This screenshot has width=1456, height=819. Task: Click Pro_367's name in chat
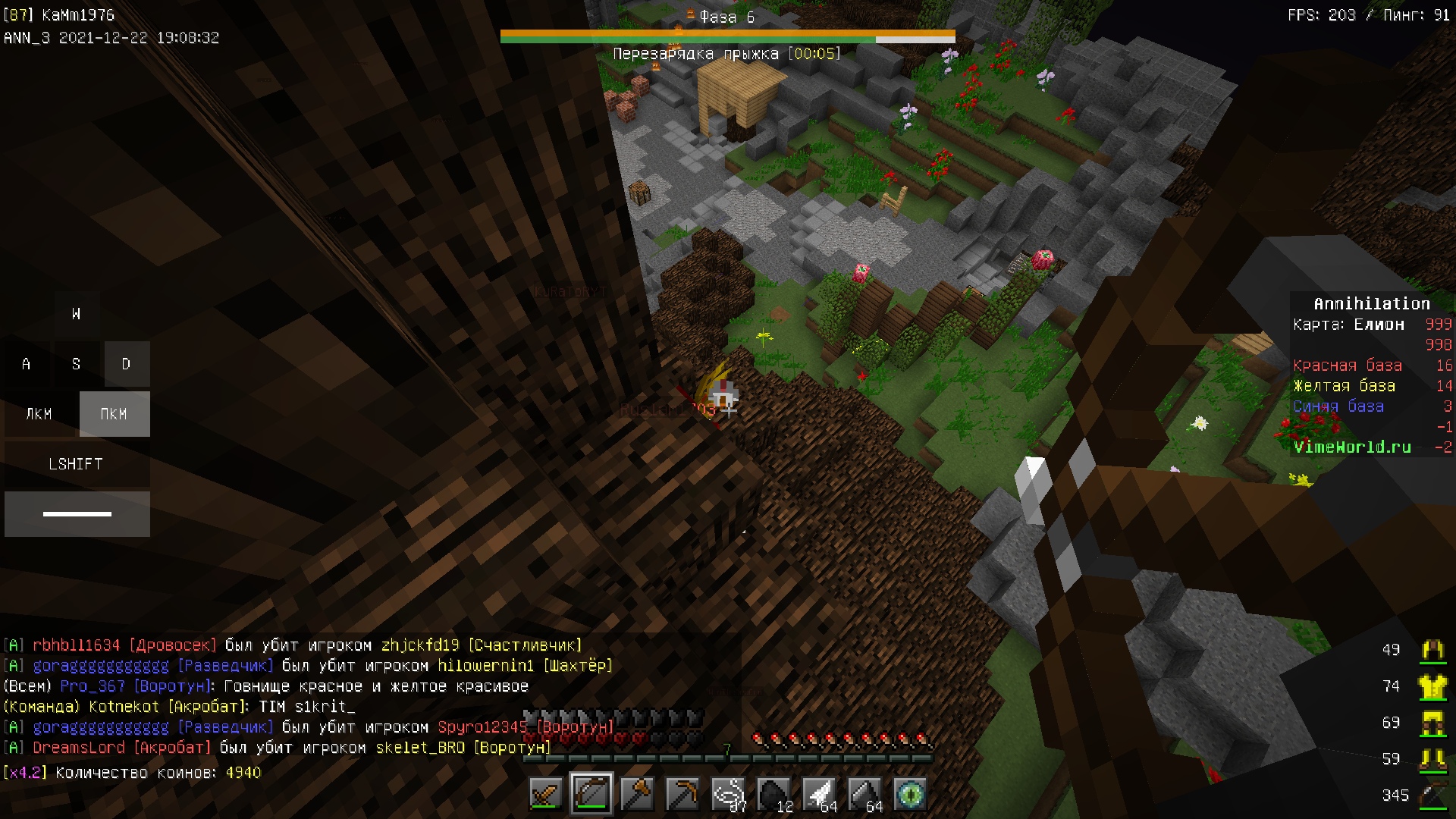click(93, 686)
